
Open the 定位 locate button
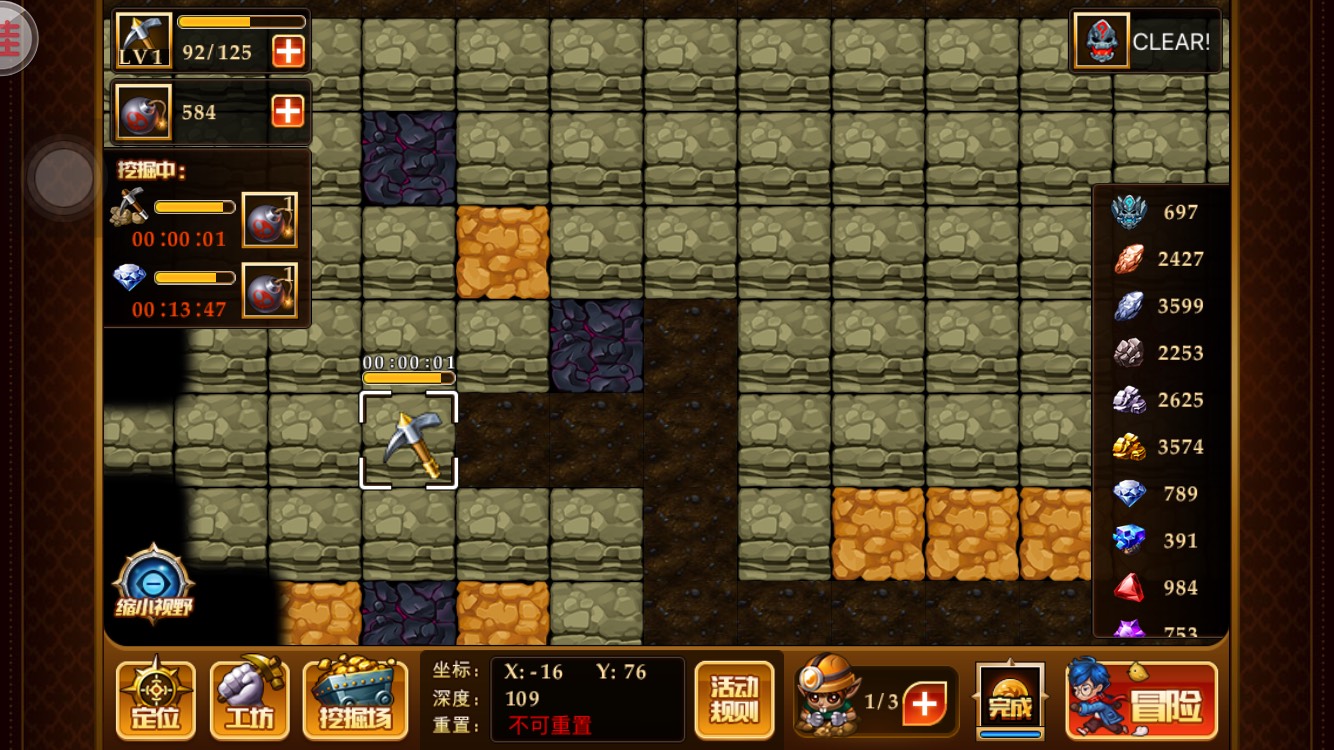pyautogui.click(x=156, y=699)
